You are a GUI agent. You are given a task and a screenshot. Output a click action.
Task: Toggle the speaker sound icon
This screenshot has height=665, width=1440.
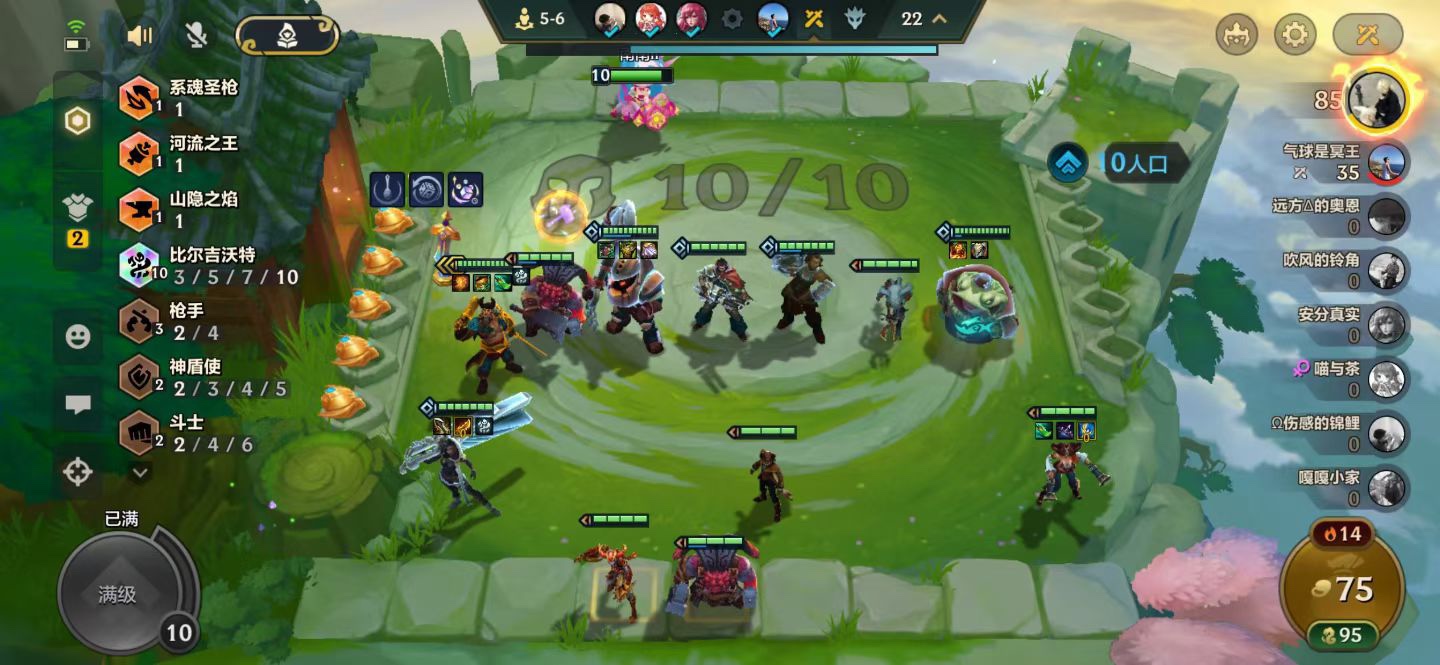[x=139, y=36]
